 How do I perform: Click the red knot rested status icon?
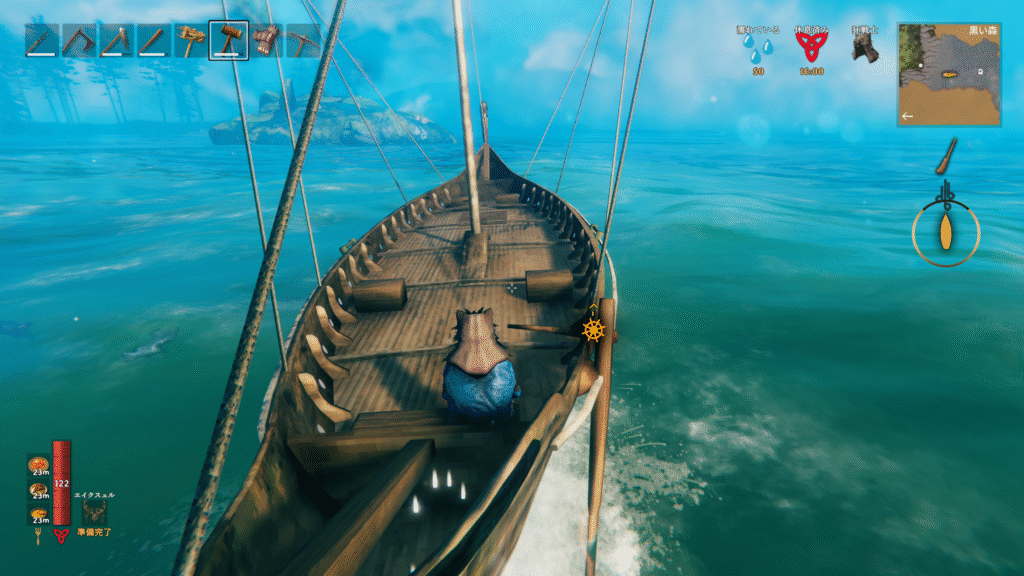(810, 48)
